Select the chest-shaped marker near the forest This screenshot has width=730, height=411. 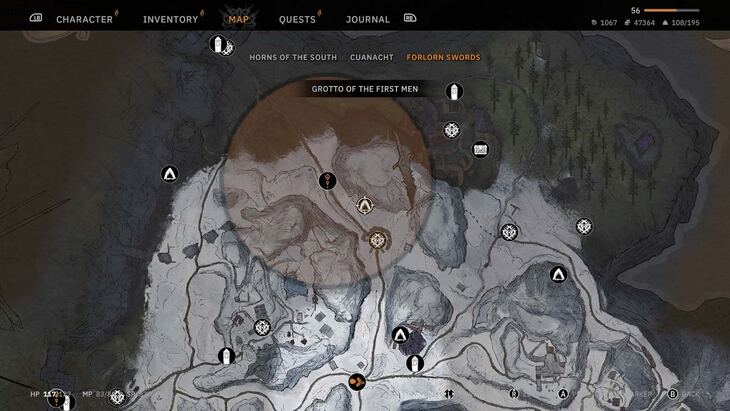pyautogui.click(x=480, y=149)
